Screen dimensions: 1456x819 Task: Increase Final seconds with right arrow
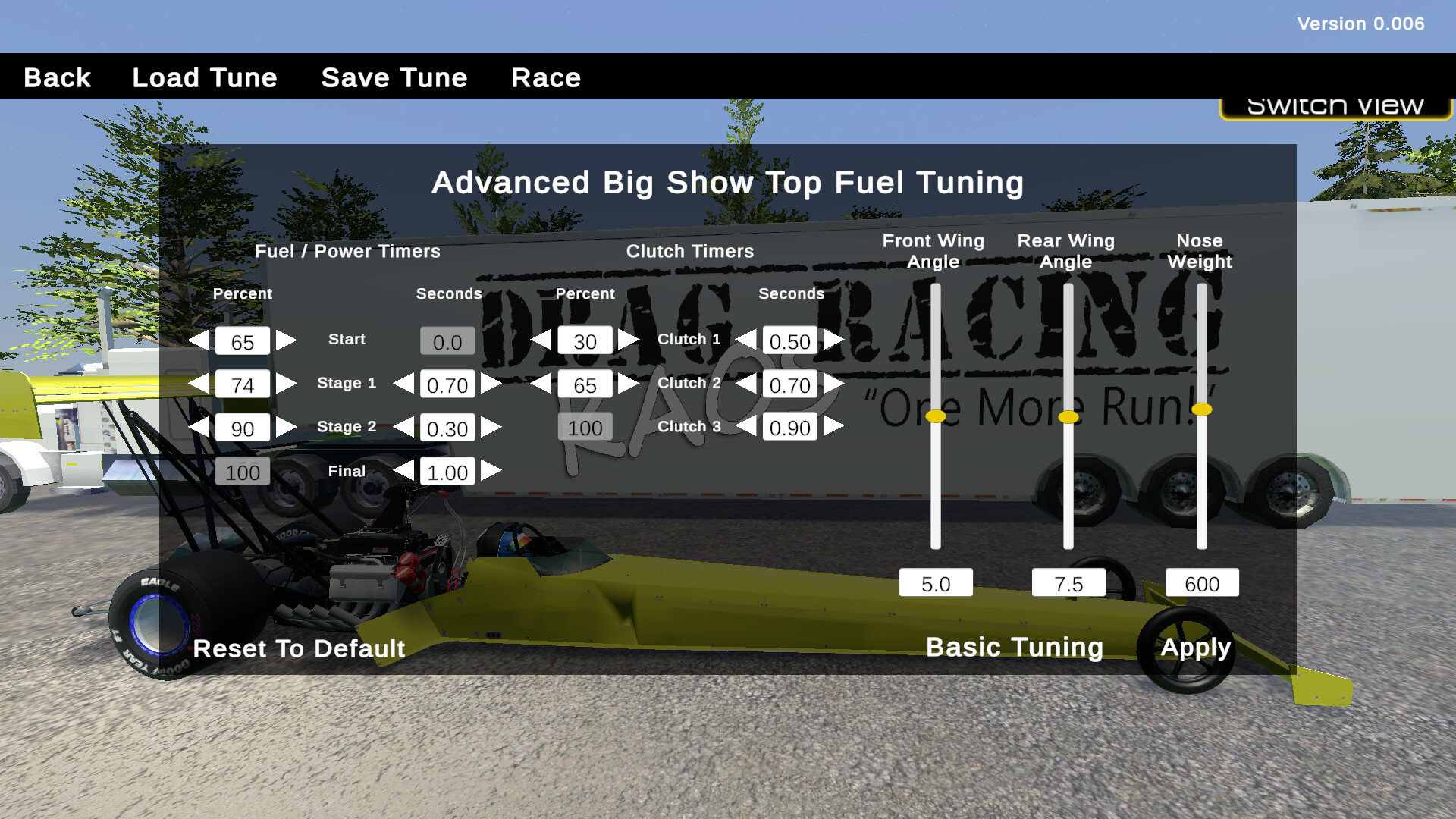pyautogui.click(x=491, y=472)
